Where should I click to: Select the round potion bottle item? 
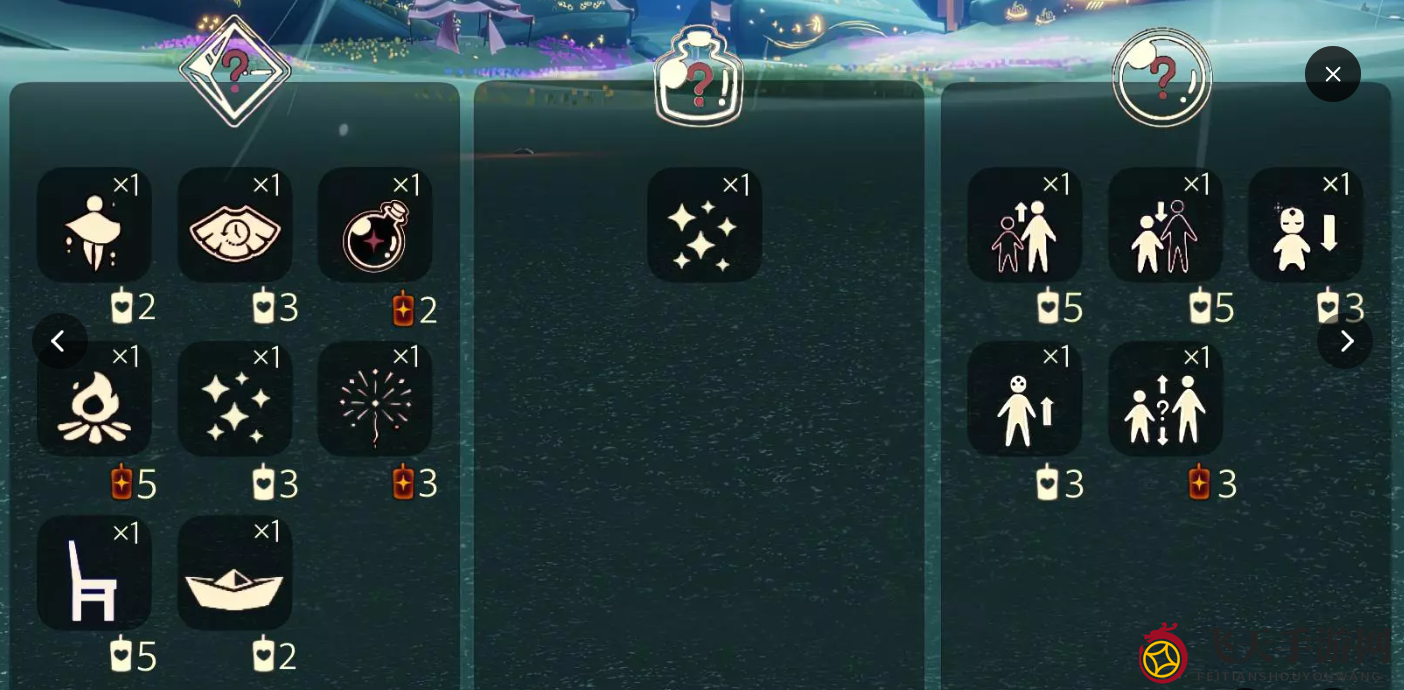pos(375,225)
